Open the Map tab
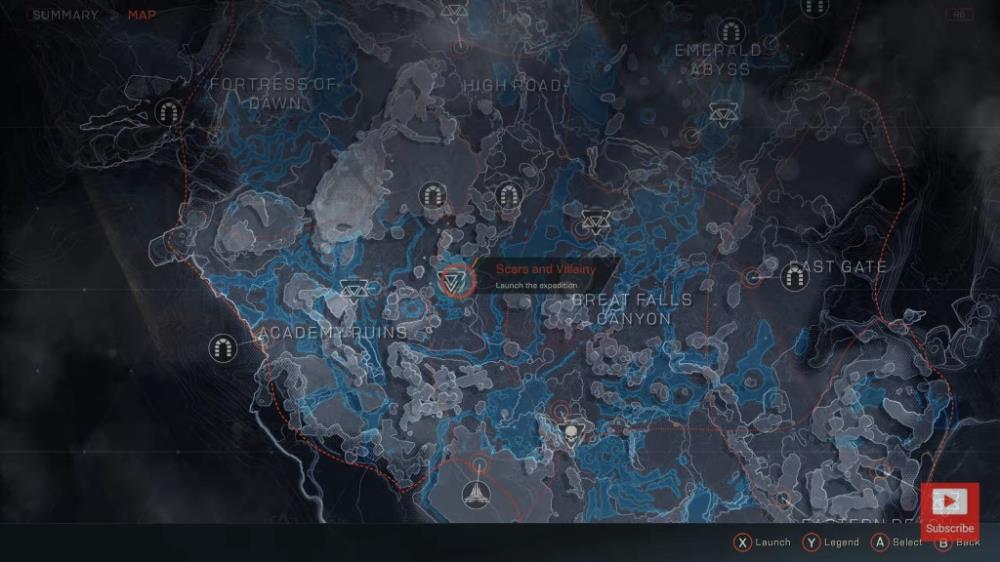This screenshot has width=1000, height=562. point(142,15)
